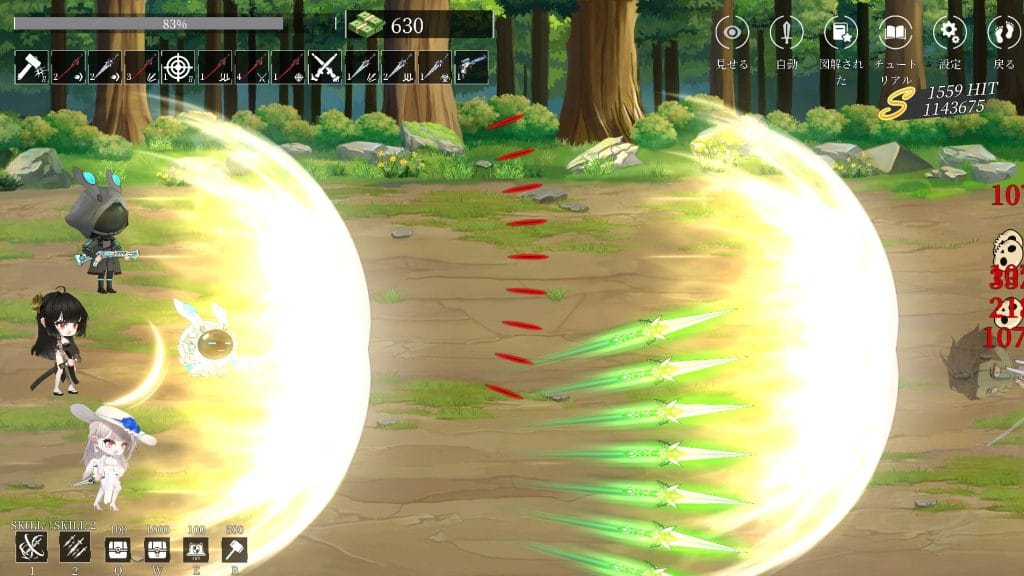Select the hammer icon in the top equipment row
The height and width of the screenshot is (576, 1024).
coord(31,67)
